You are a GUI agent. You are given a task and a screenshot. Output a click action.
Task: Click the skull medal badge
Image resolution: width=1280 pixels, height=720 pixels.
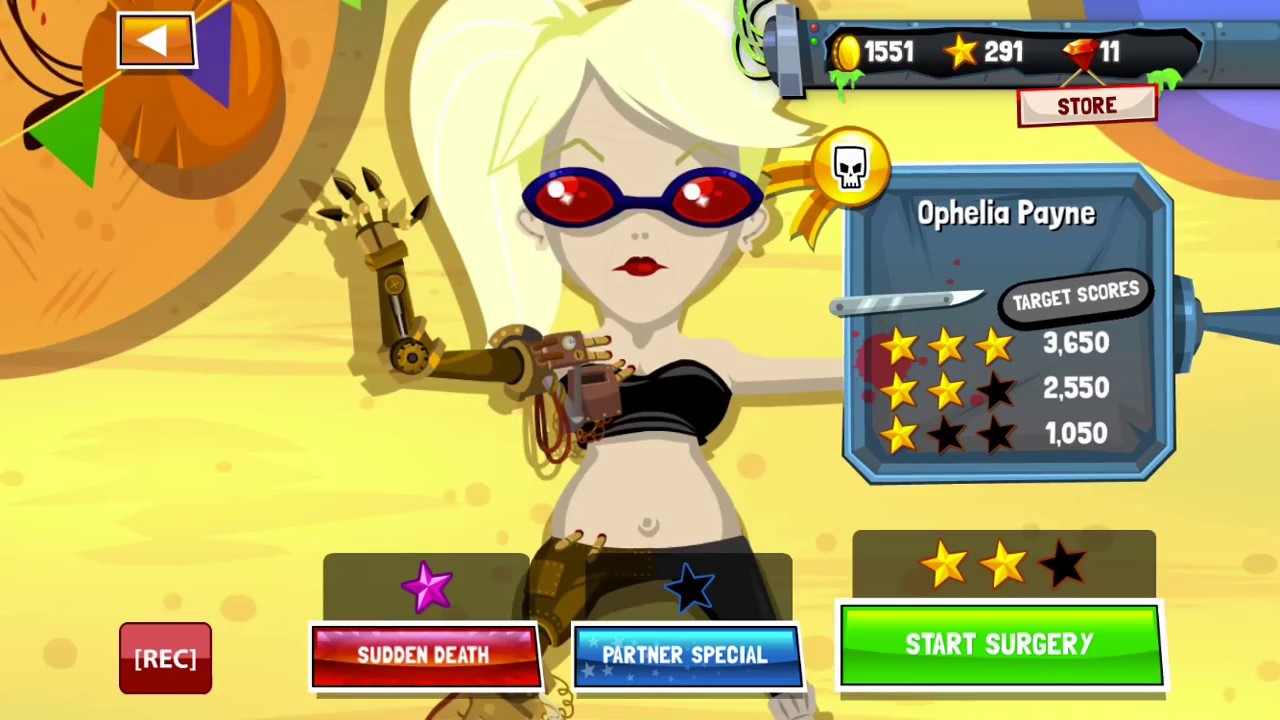click(x=850, y=168)
